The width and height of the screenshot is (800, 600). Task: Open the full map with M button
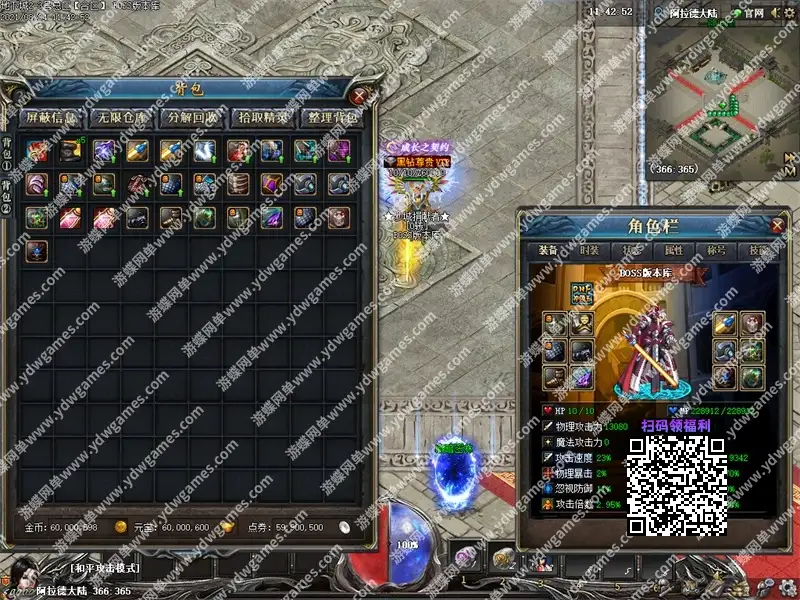[790, 173]
